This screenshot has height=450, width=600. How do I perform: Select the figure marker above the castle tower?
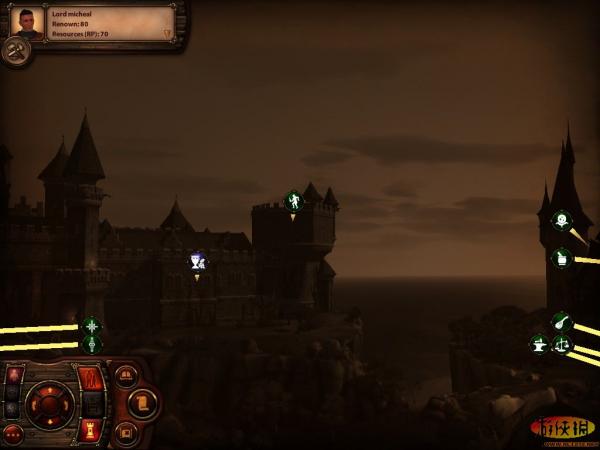point(293,201)
